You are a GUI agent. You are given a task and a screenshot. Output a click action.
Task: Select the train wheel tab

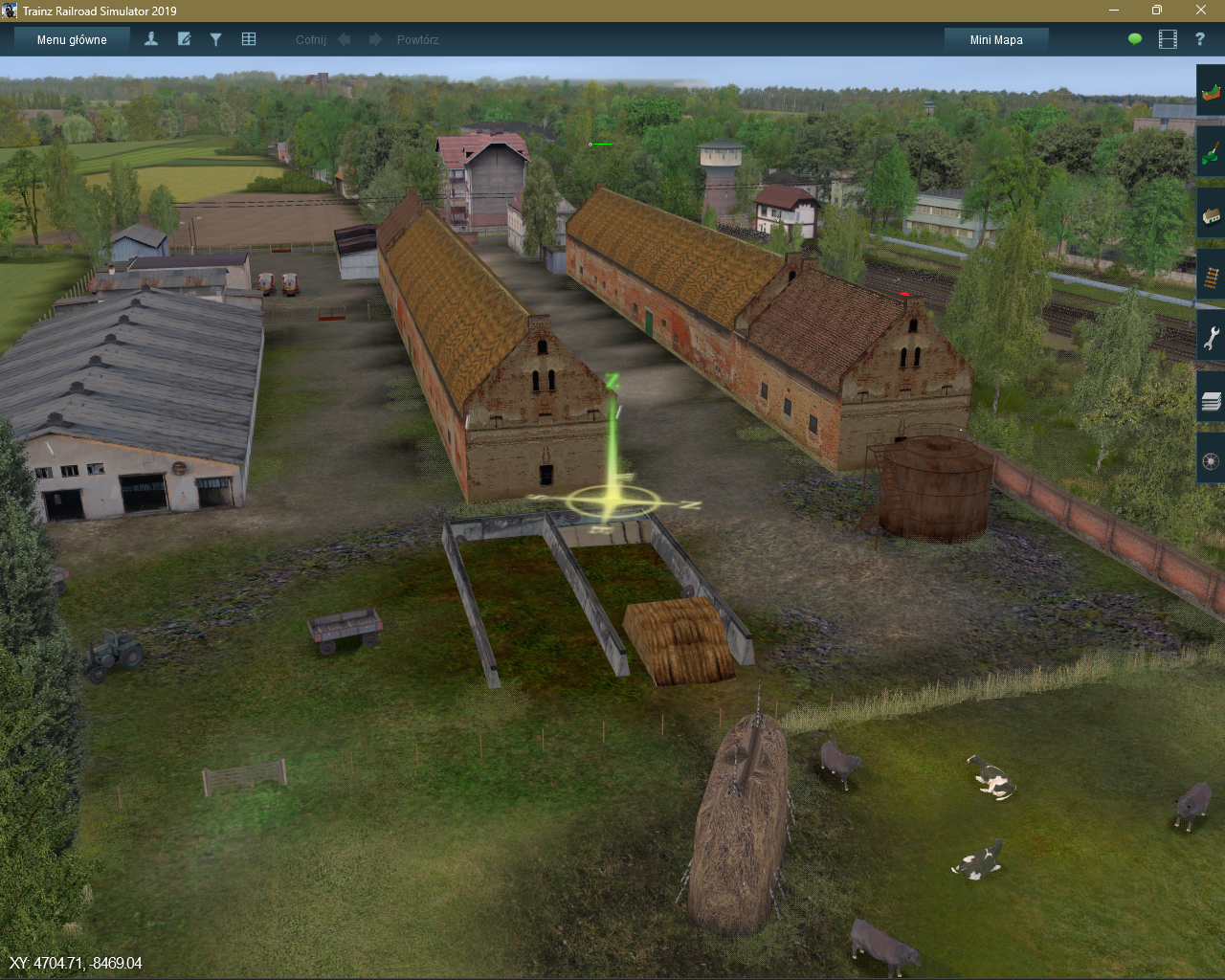click(1211, 462)
